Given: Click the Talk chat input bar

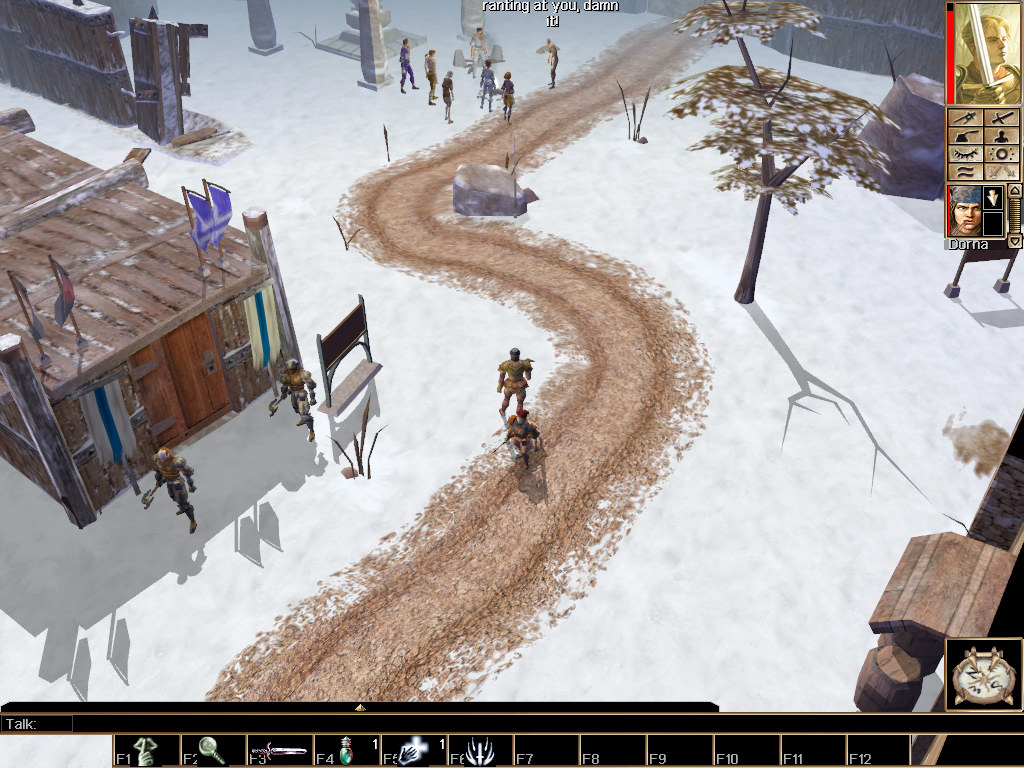Looking at the screenshot, I should click(390, 723).
